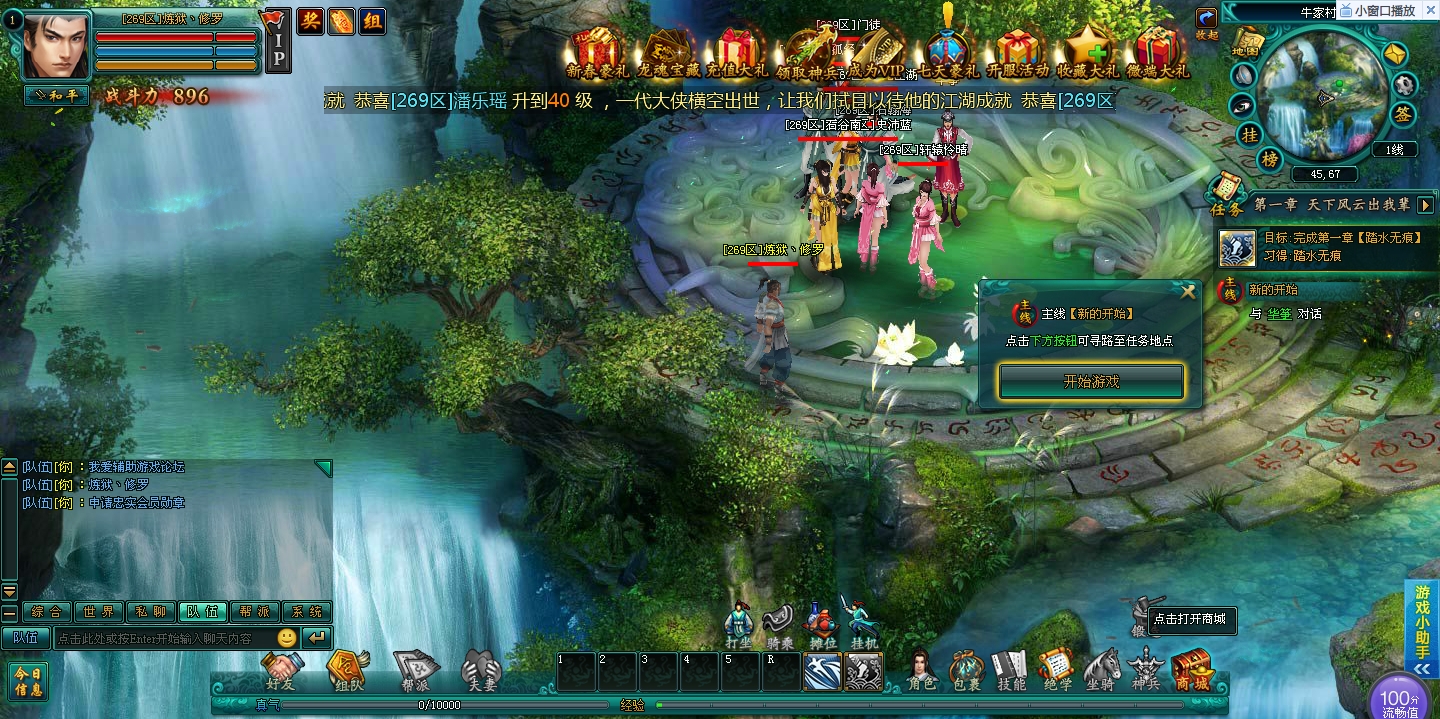
Task: Close the main quest popup
Action: 1188,292
